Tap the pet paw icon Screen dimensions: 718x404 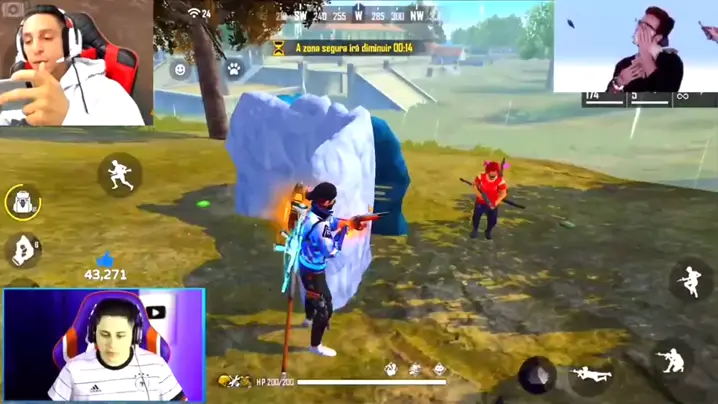(x=233, y=70)
